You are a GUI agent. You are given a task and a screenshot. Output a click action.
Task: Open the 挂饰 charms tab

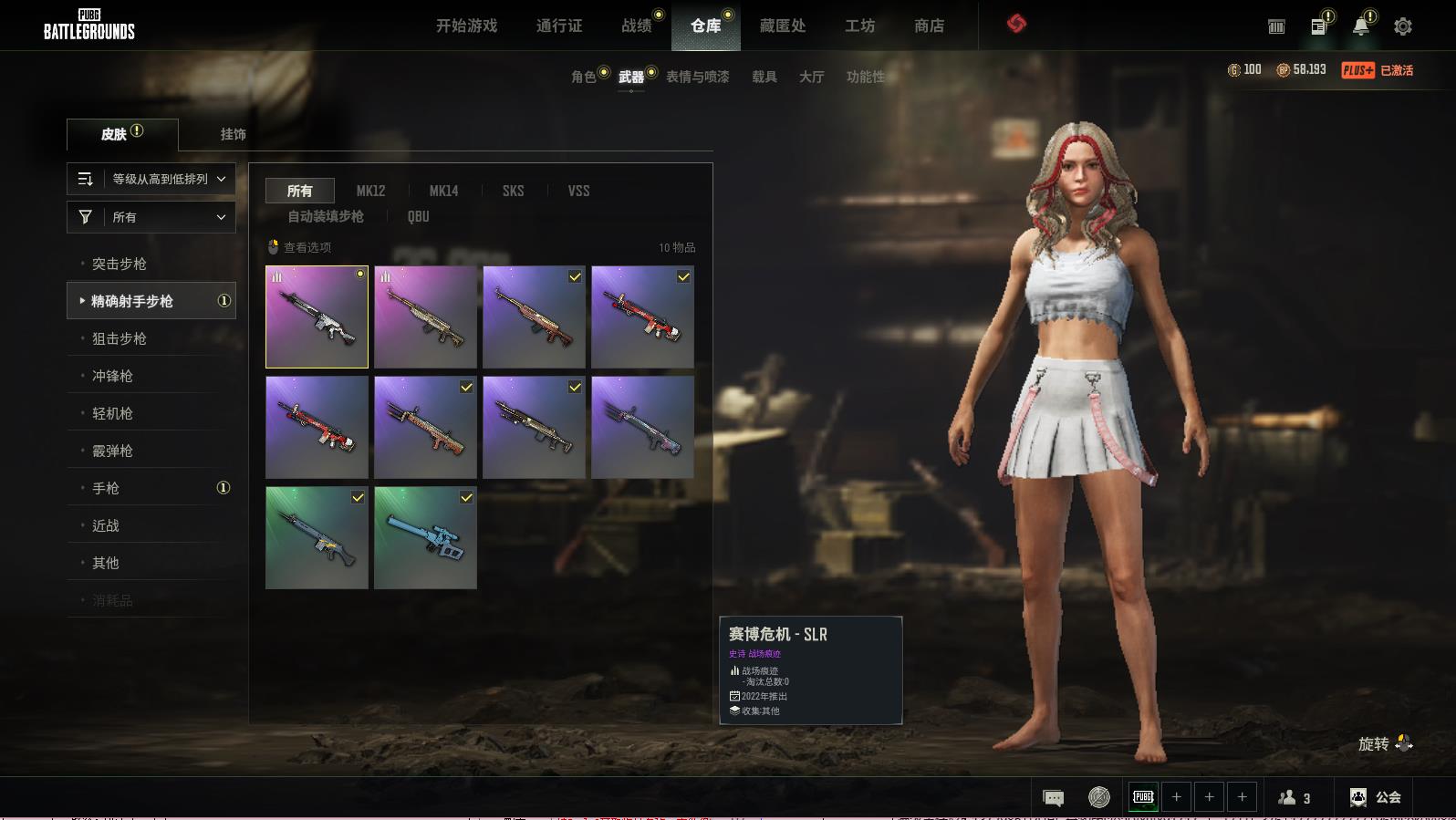233,134
